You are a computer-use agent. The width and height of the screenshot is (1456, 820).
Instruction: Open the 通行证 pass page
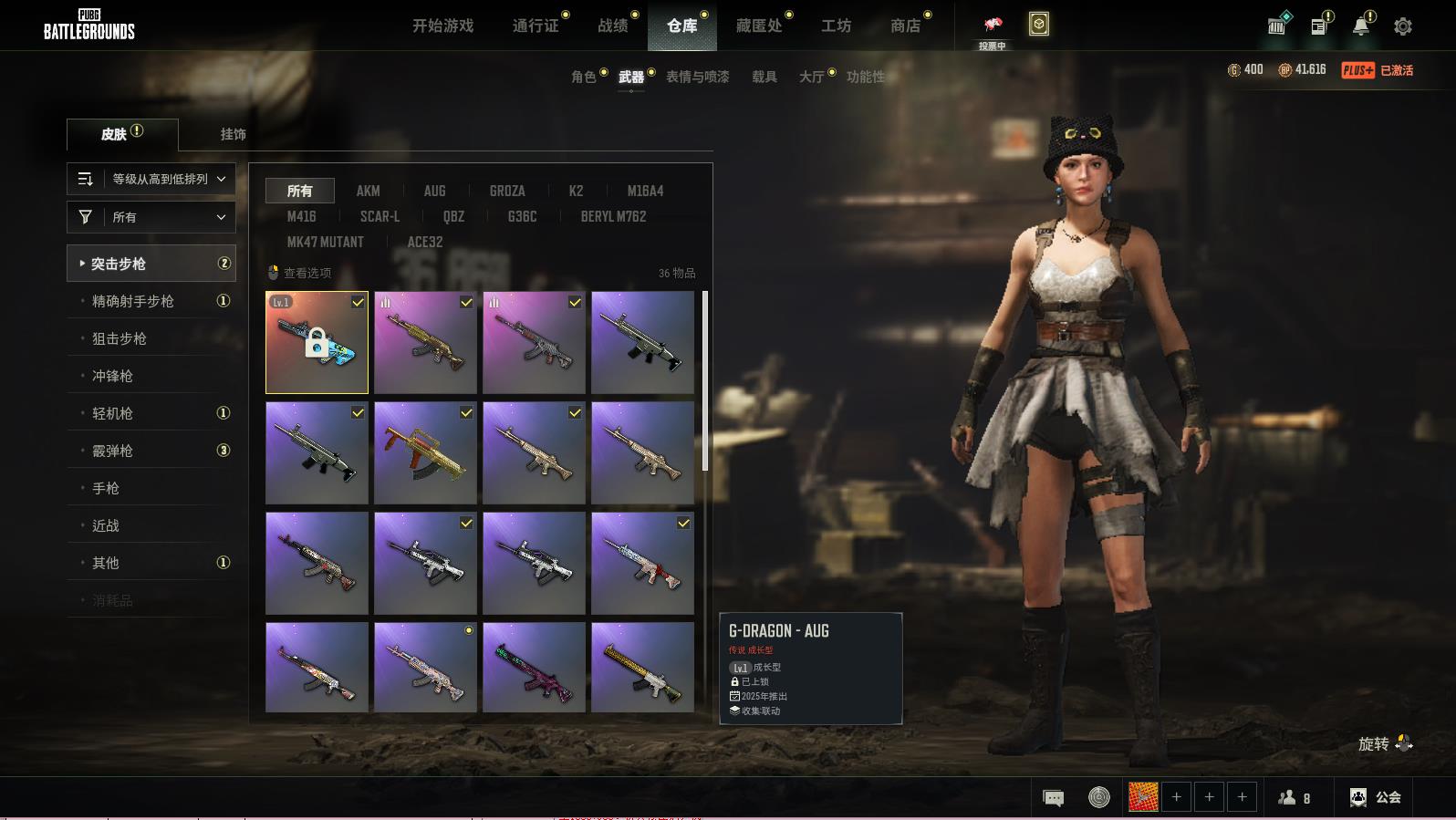536,26
